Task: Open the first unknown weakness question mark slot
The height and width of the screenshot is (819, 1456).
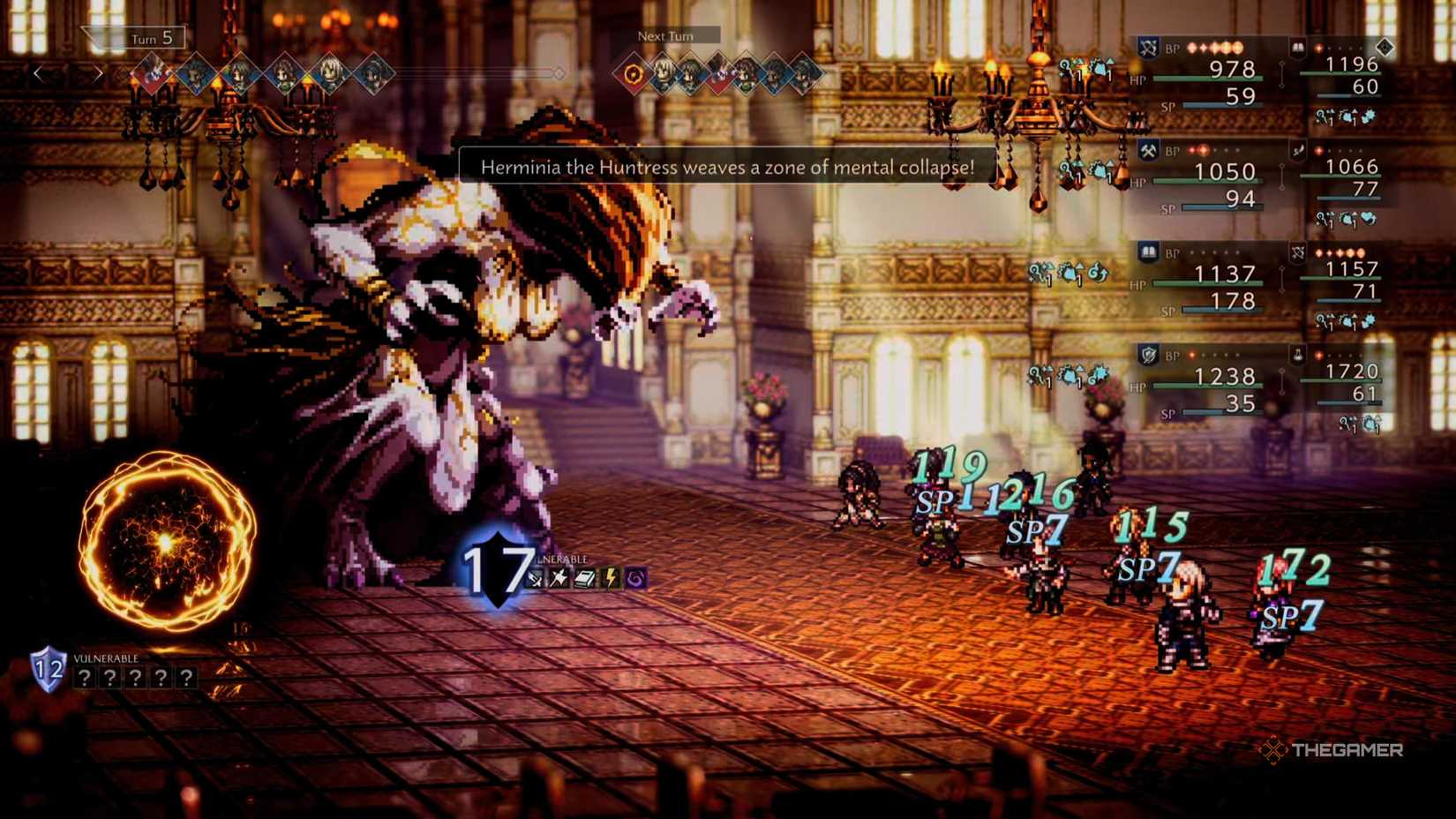Action: 86,679
